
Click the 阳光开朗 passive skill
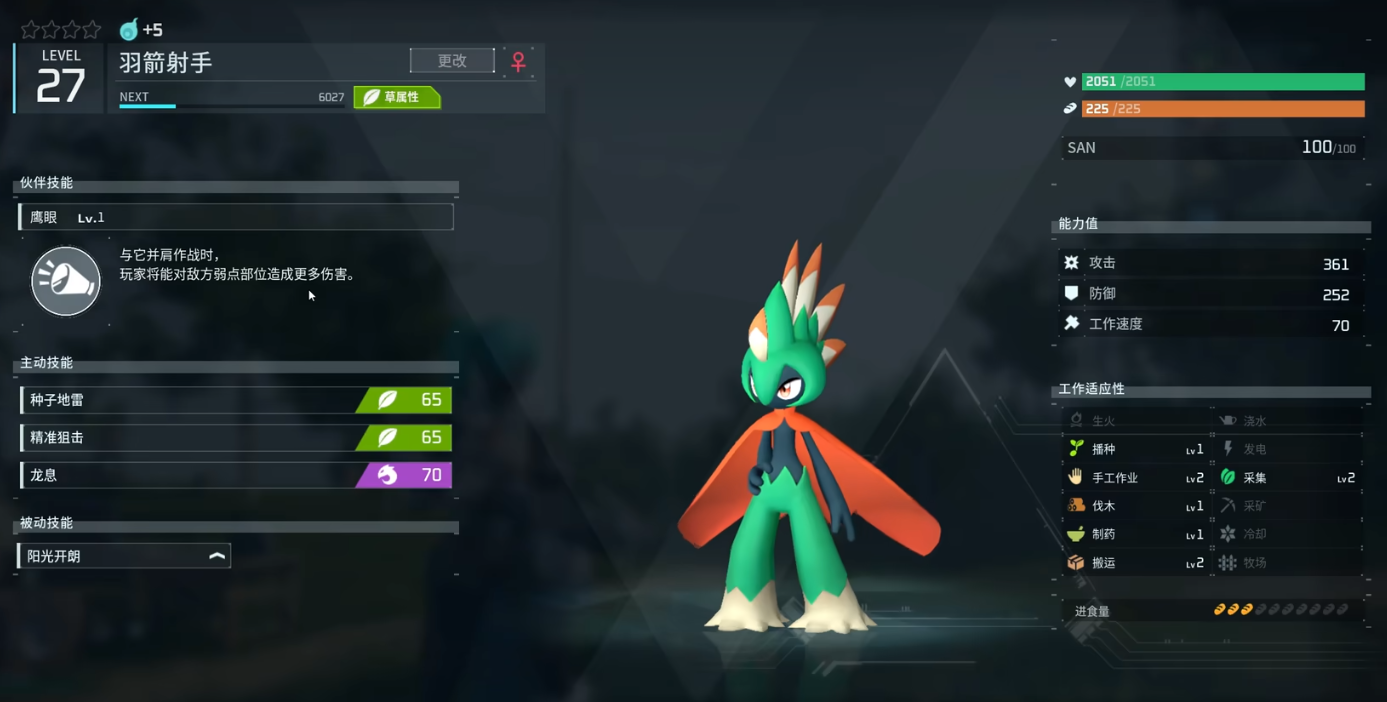pos(125,556)
